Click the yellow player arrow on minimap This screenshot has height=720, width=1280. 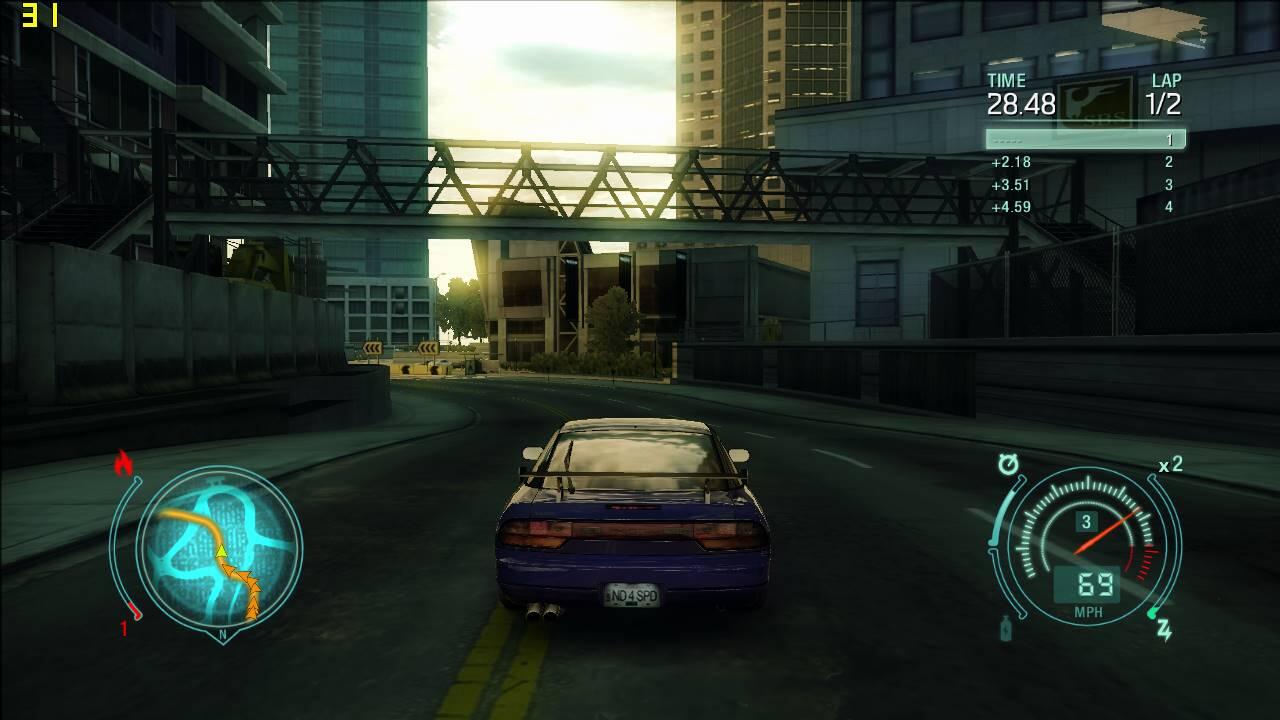[x=222, y=550]
